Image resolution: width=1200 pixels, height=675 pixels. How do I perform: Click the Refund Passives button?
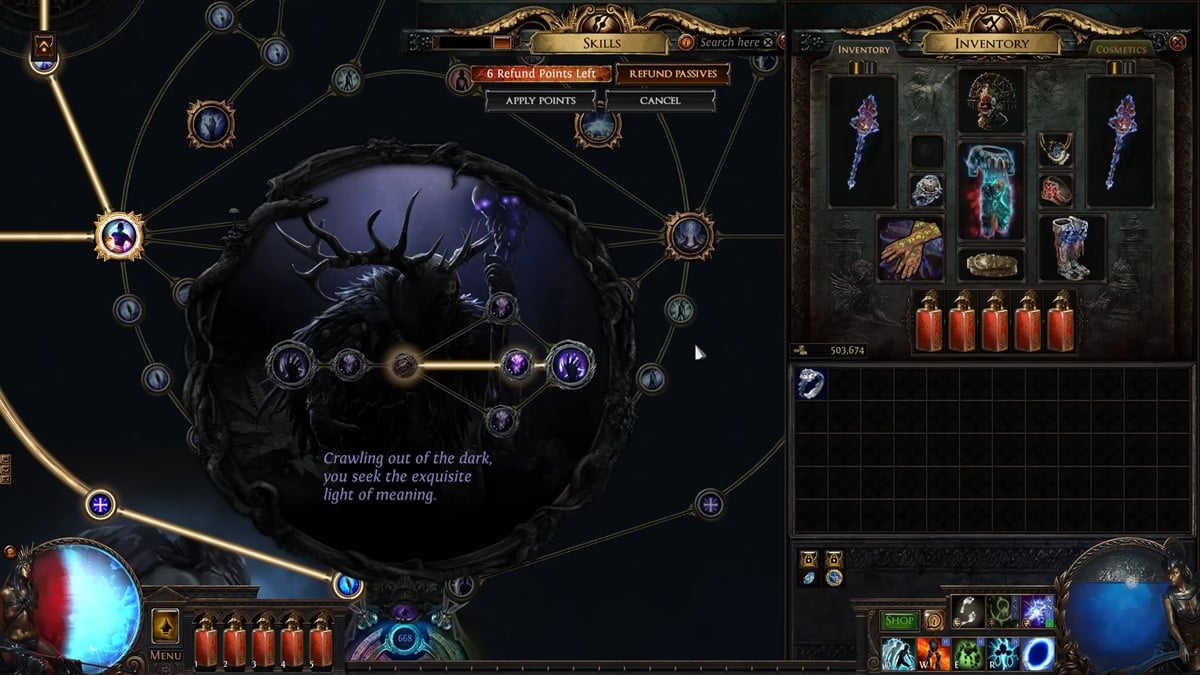(672, 74)
